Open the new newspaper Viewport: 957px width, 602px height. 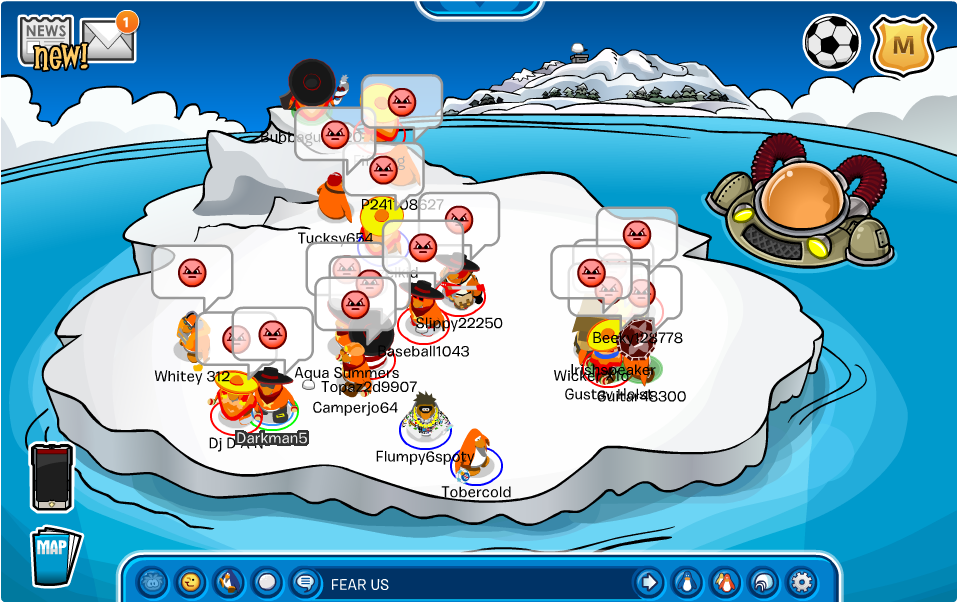[46, 44]
